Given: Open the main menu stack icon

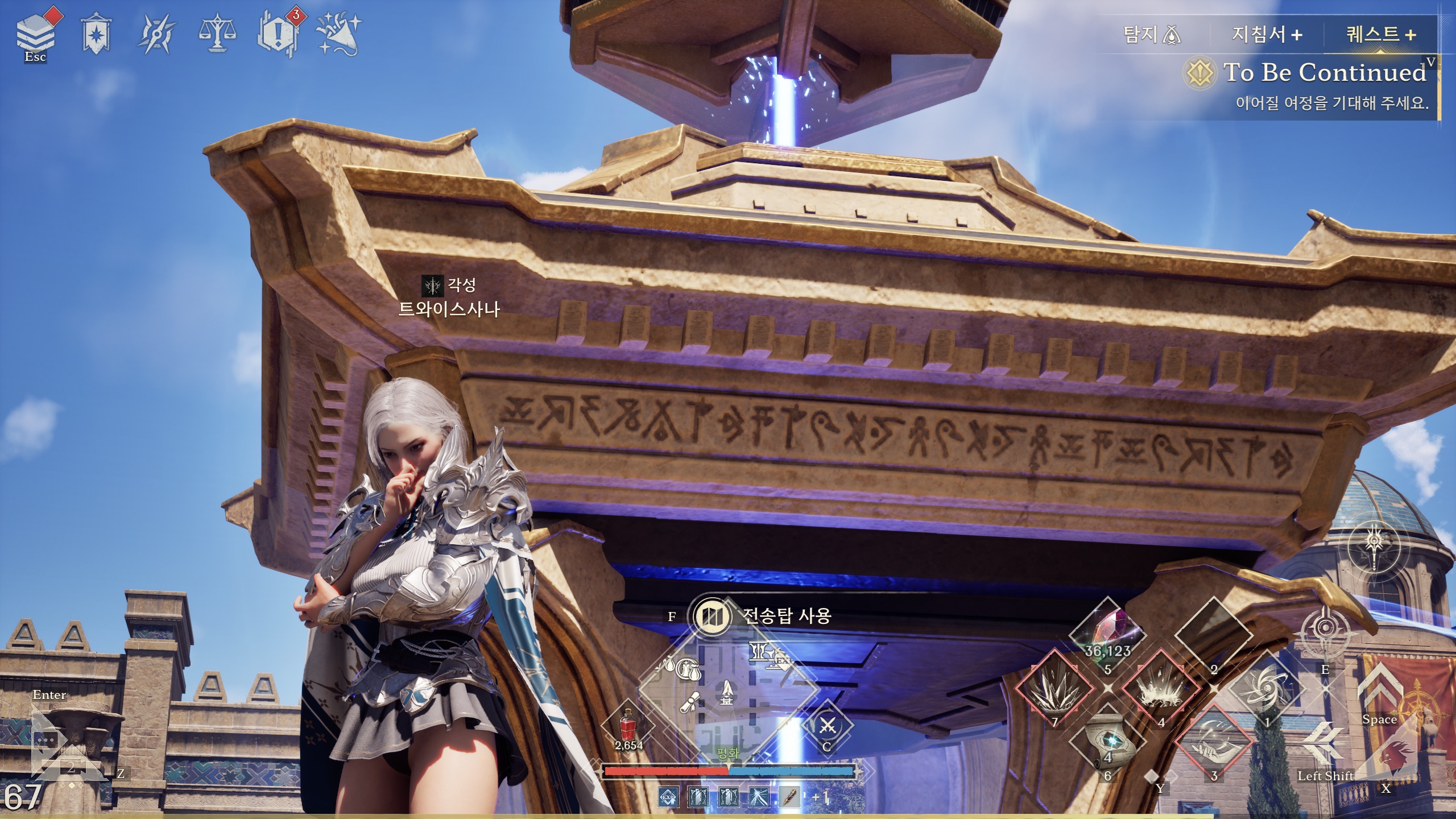Looking at the screenshot, I should point(35,34).
